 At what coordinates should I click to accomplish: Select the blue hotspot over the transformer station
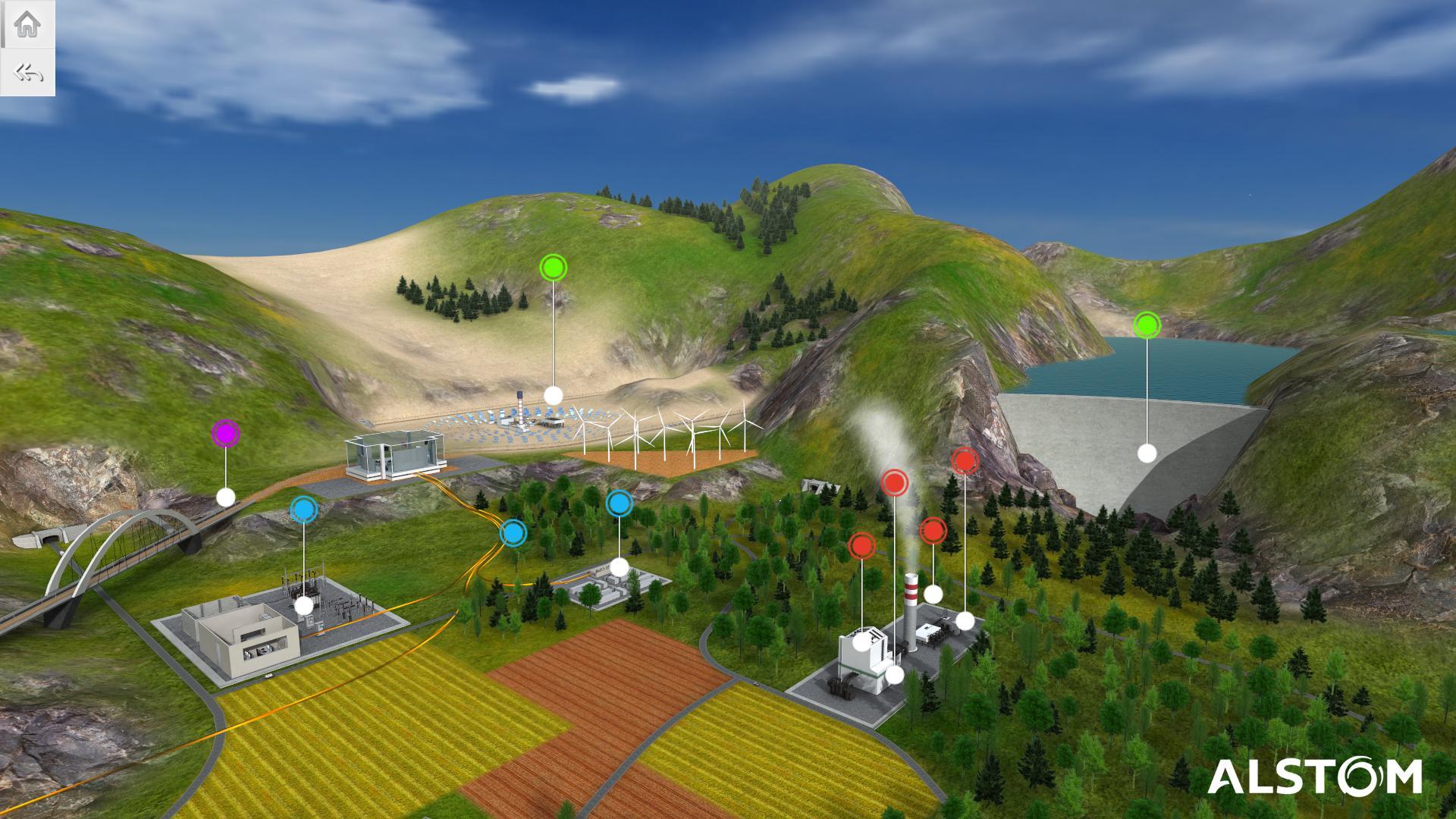[x=621, y=503]
